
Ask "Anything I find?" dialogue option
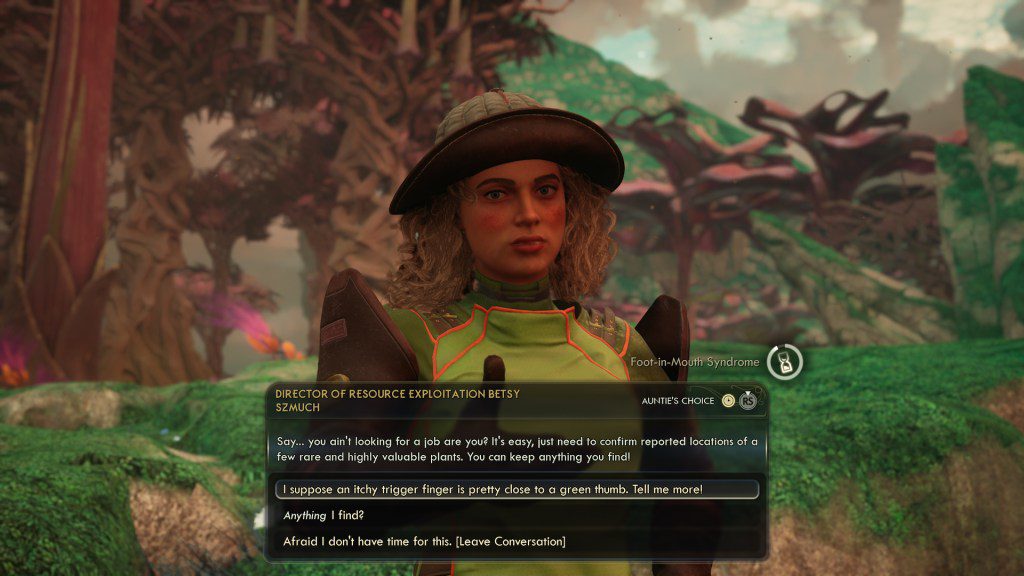(323, 516)
